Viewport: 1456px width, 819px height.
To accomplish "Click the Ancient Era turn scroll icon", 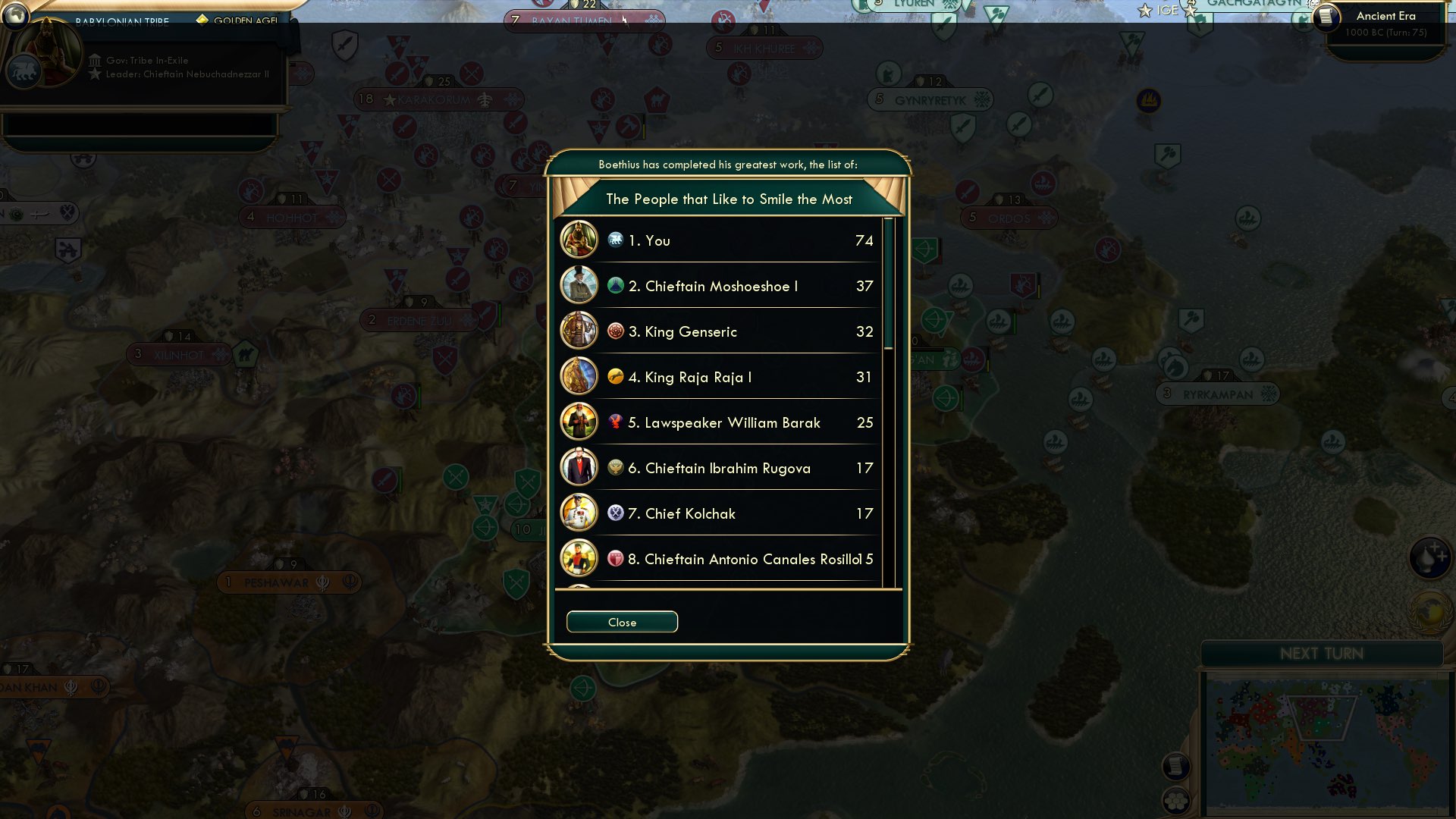I will pyautogui.click(x=1326, y=18).
